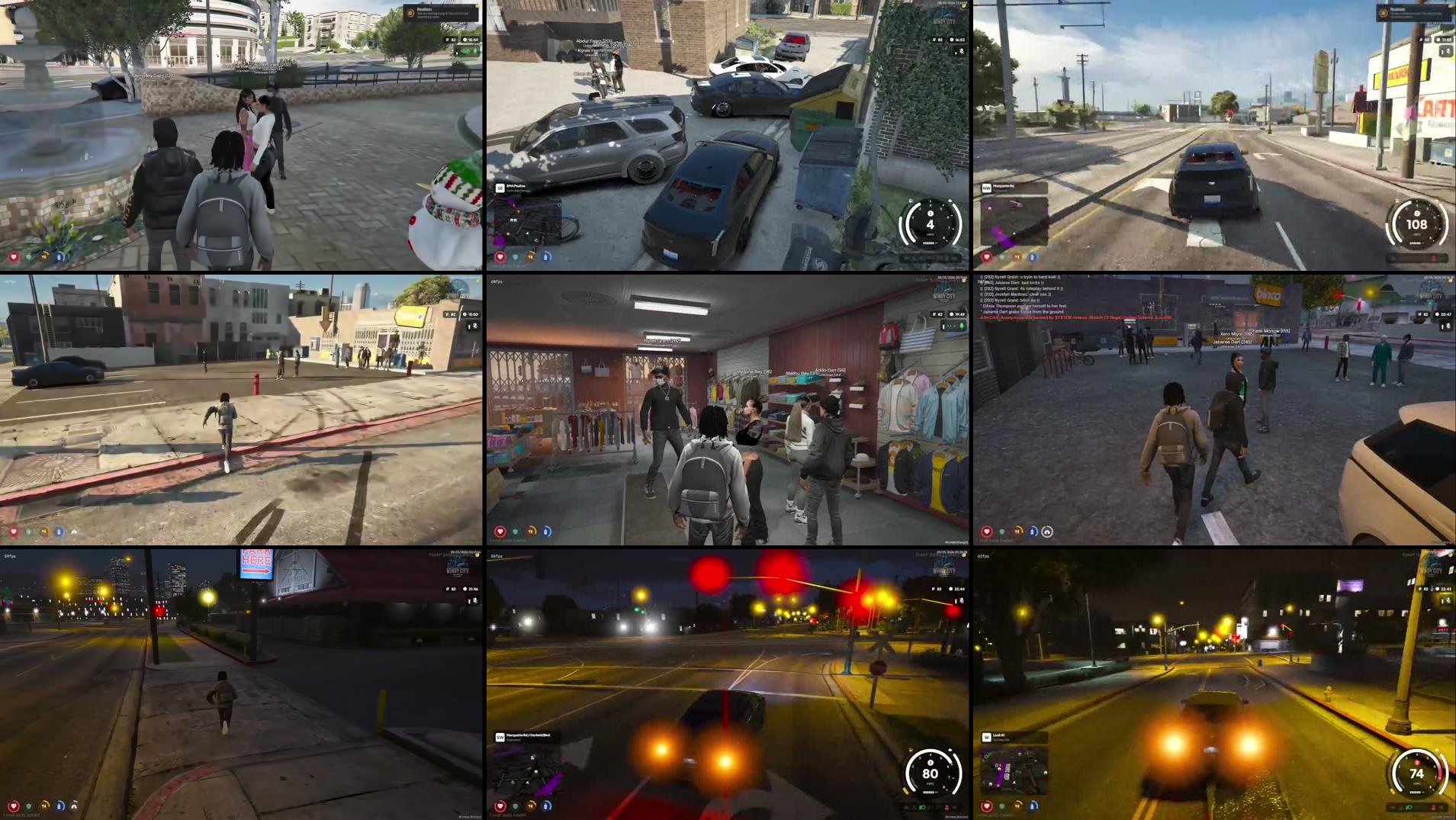Screen dimensions: 1456x820
Task: Click the SW compass direction tab on the street label
Action: pyautogui.click(x=500, y=738)
